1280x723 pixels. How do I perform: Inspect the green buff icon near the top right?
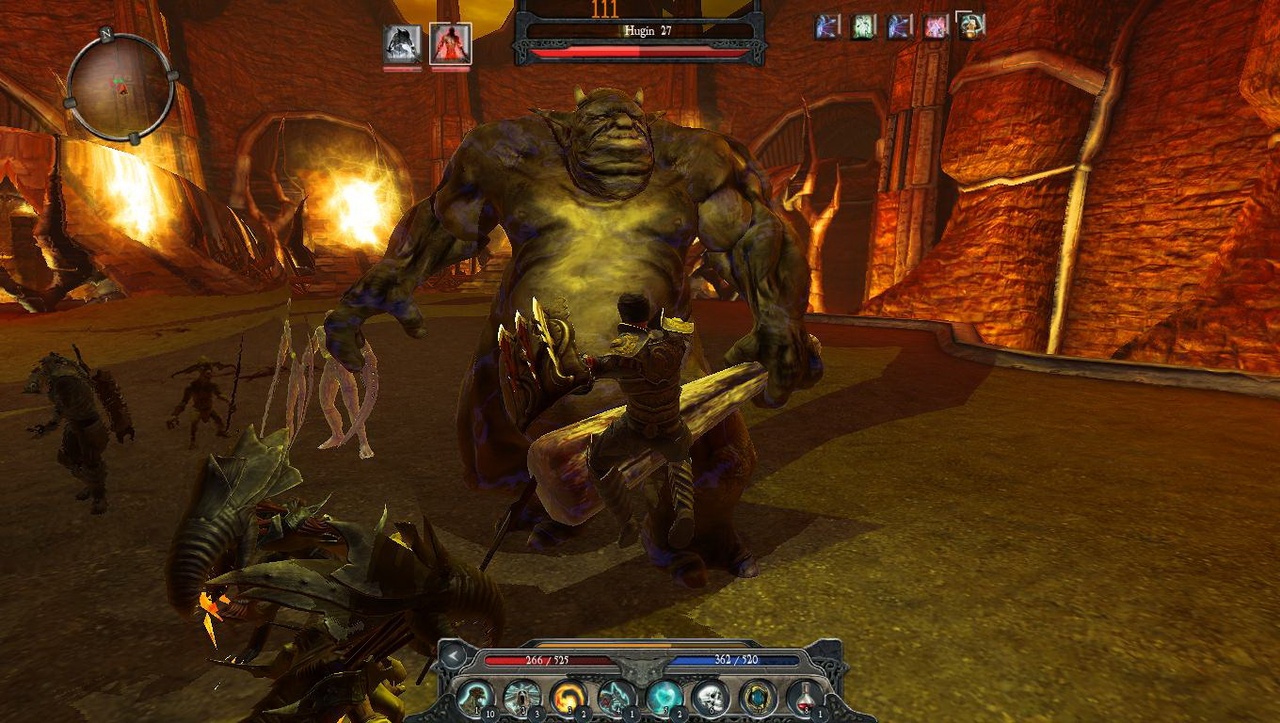coord(862,25)
